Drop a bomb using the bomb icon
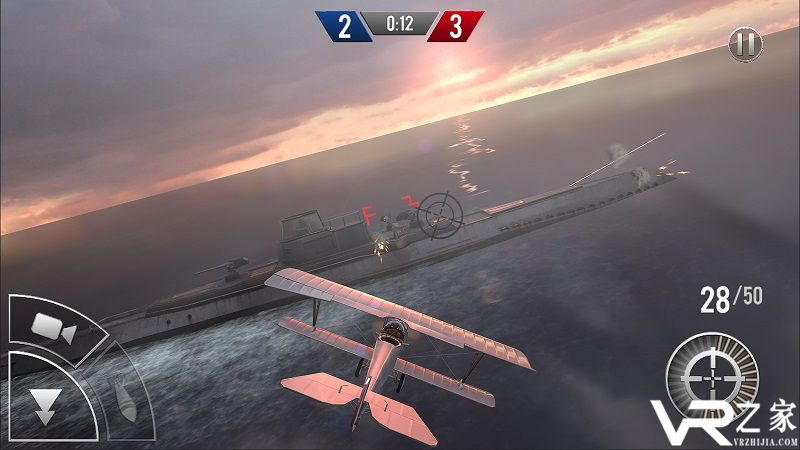The width and height of the screenshot is (800, 450). [x=123, y=399]
